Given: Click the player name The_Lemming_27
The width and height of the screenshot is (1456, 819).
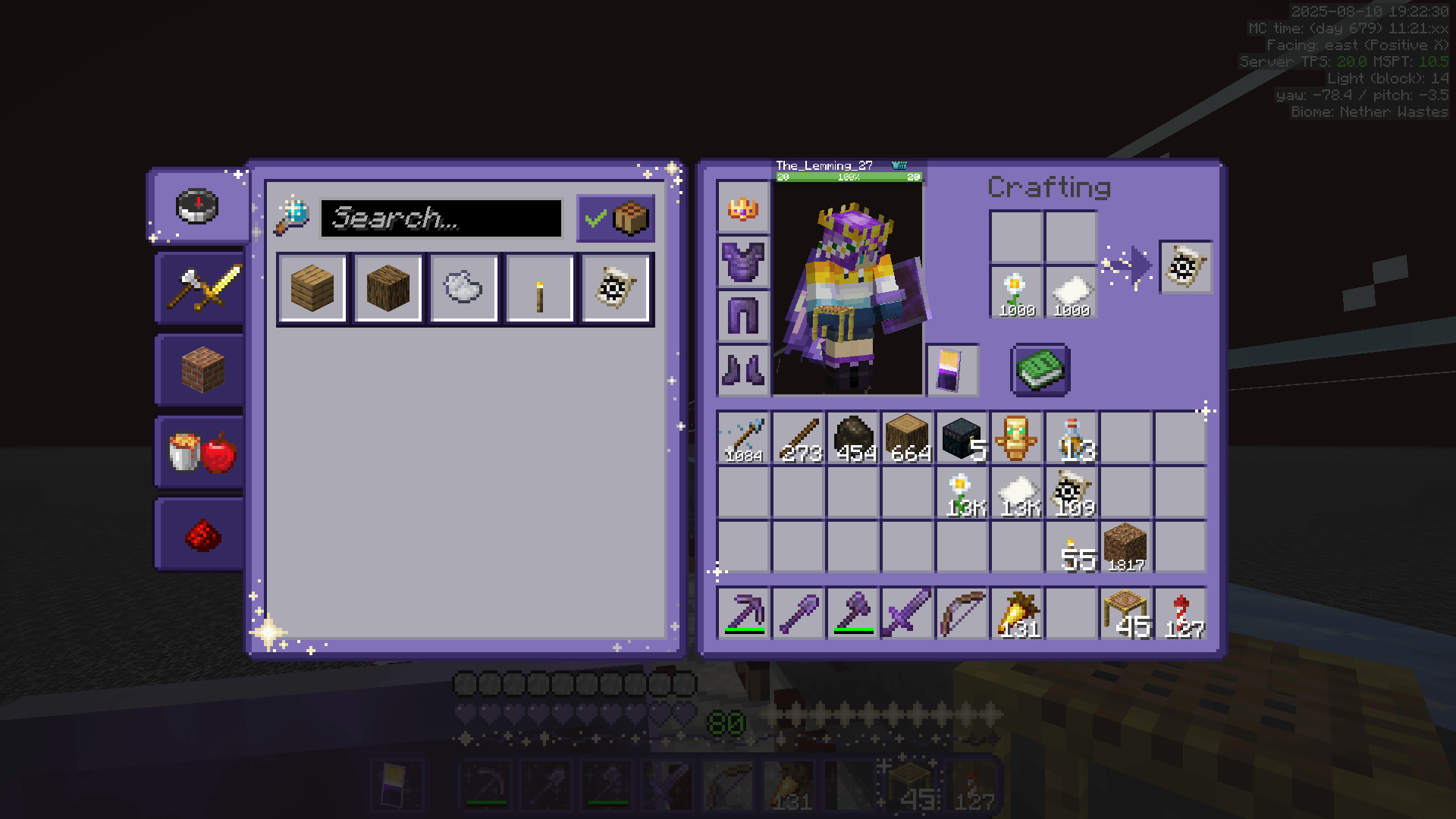Looking at the screenshot, I should [x=825, y=163].
